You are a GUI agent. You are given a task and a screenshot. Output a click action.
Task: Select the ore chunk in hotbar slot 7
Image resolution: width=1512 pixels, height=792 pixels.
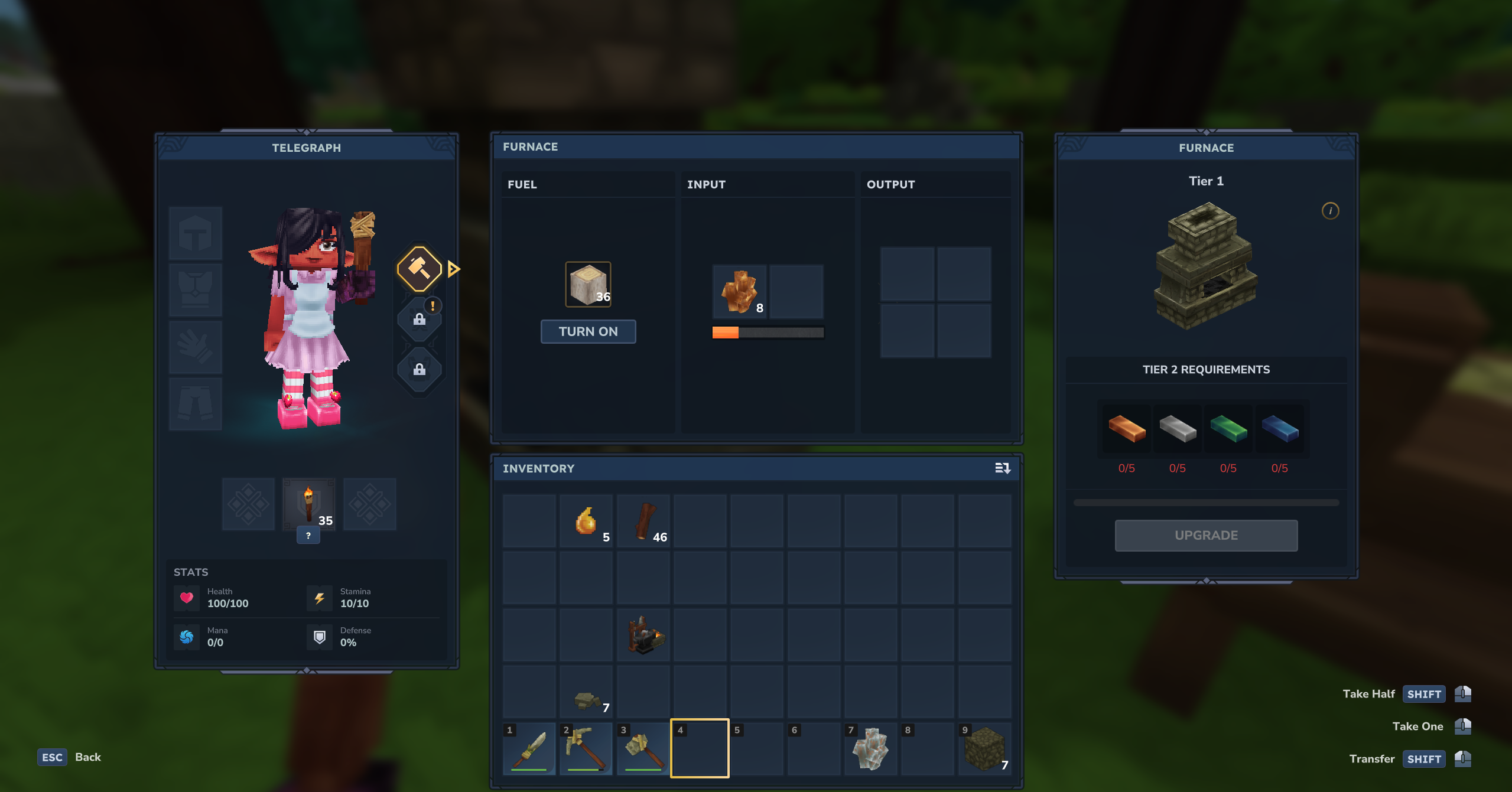pyautogui.click(x=870, y=749)
